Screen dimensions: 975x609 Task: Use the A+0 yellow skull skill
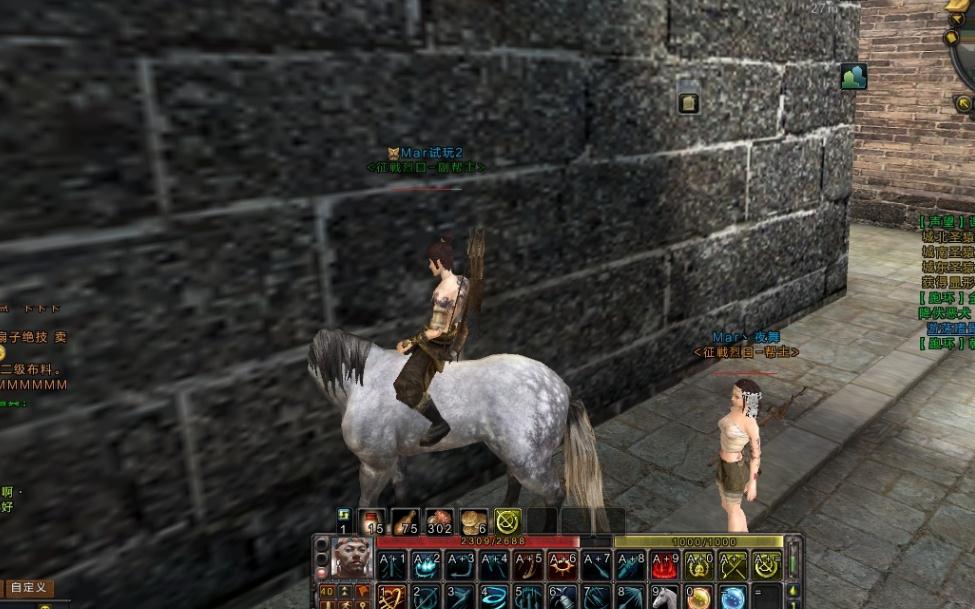coord(699,566)
